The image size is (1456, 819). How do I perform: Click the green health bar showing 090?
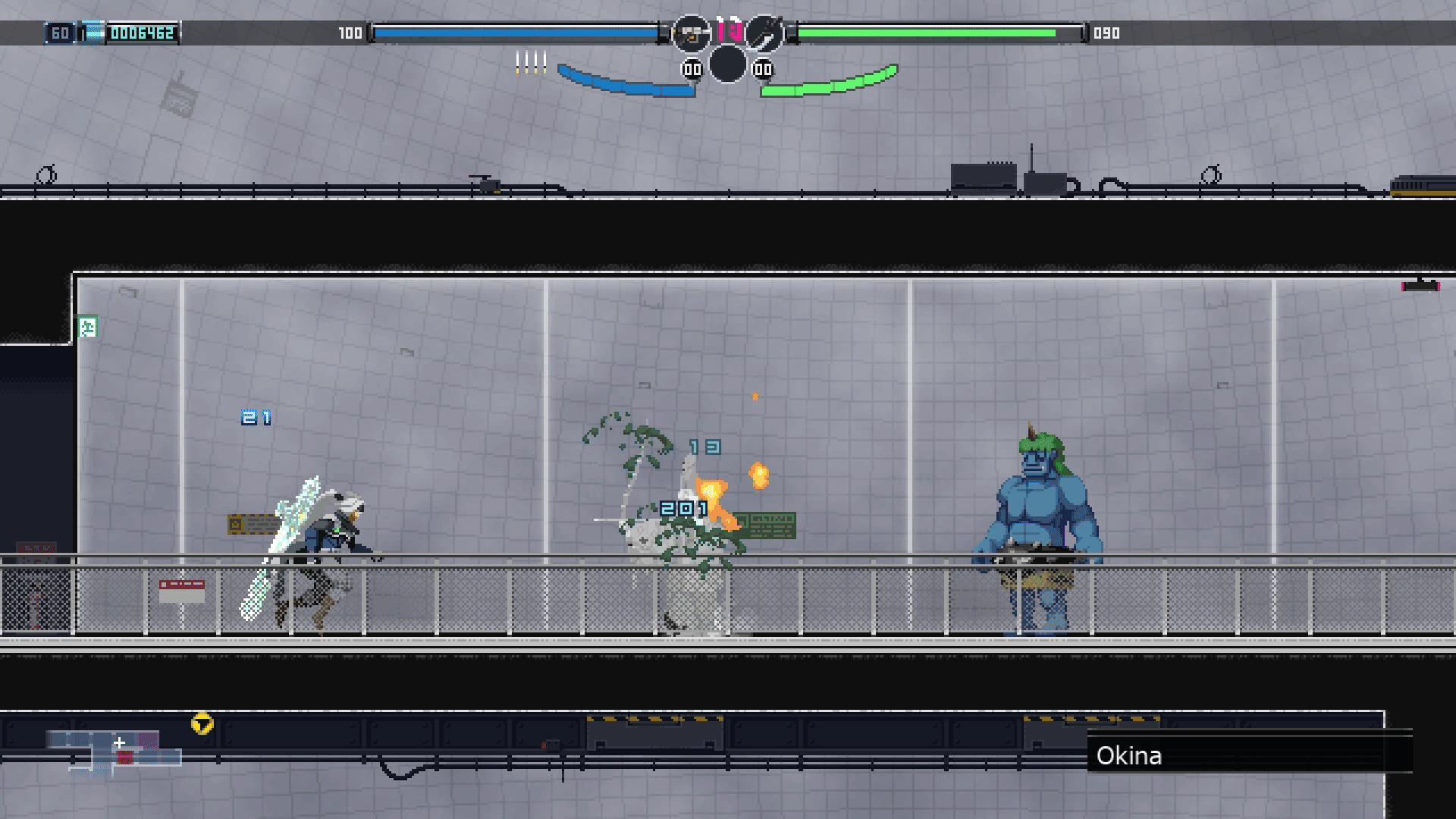[x=933, y=33]
